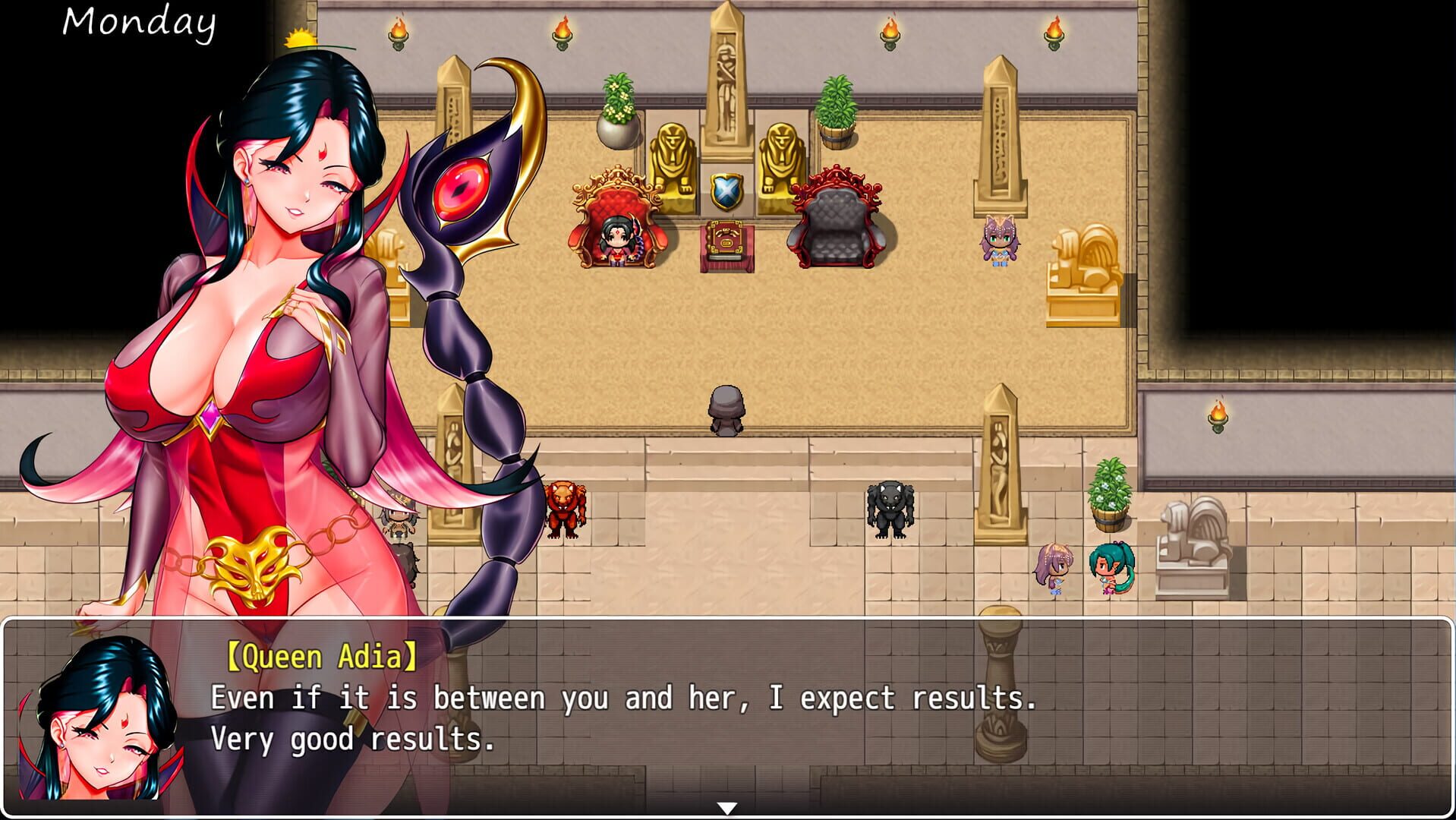Click the continue arrow below the dialogue text

(x=727, y=808)
